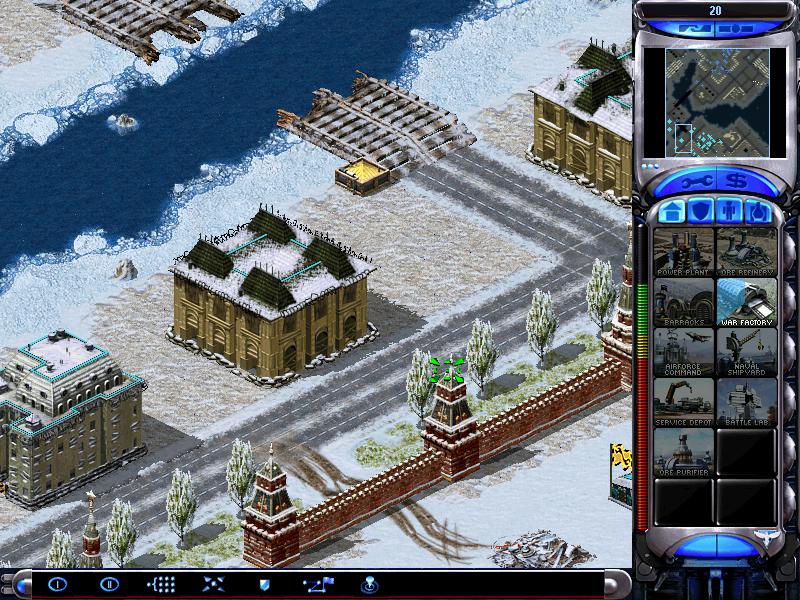Select control group two button

[x=109, y=584]
